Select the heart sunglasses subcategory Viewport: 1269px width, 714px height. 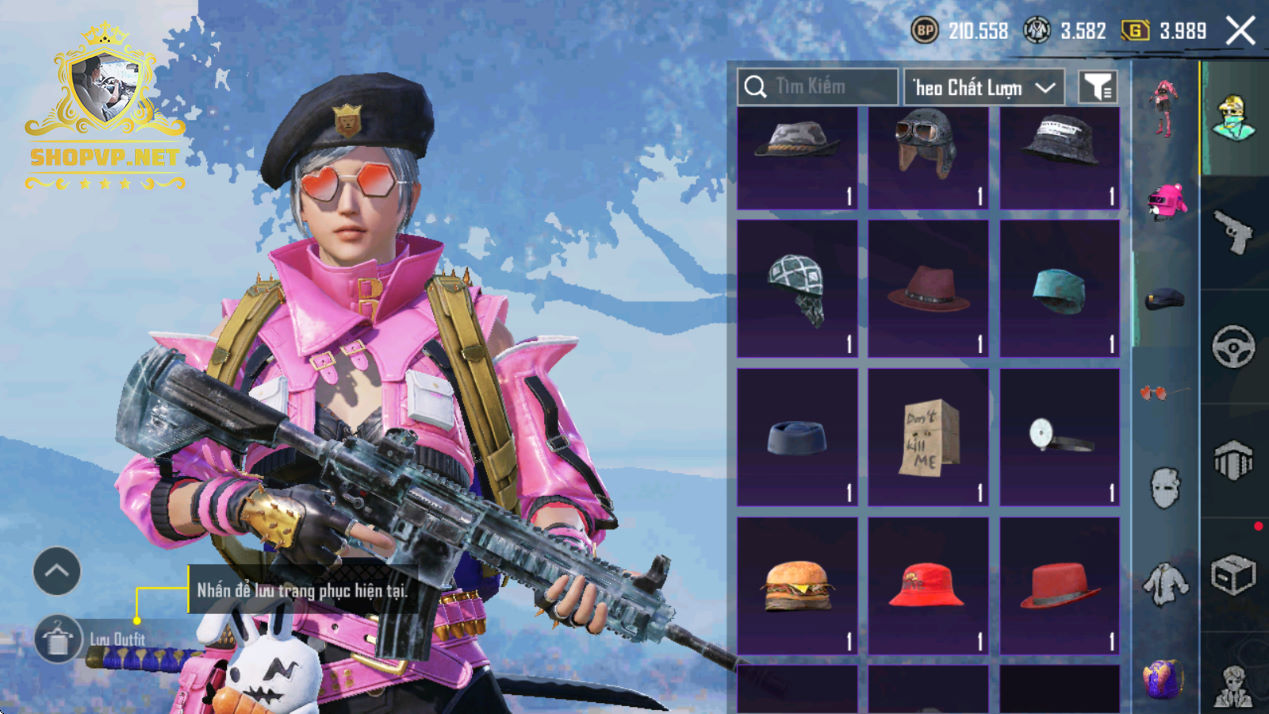pos(1165,392)
